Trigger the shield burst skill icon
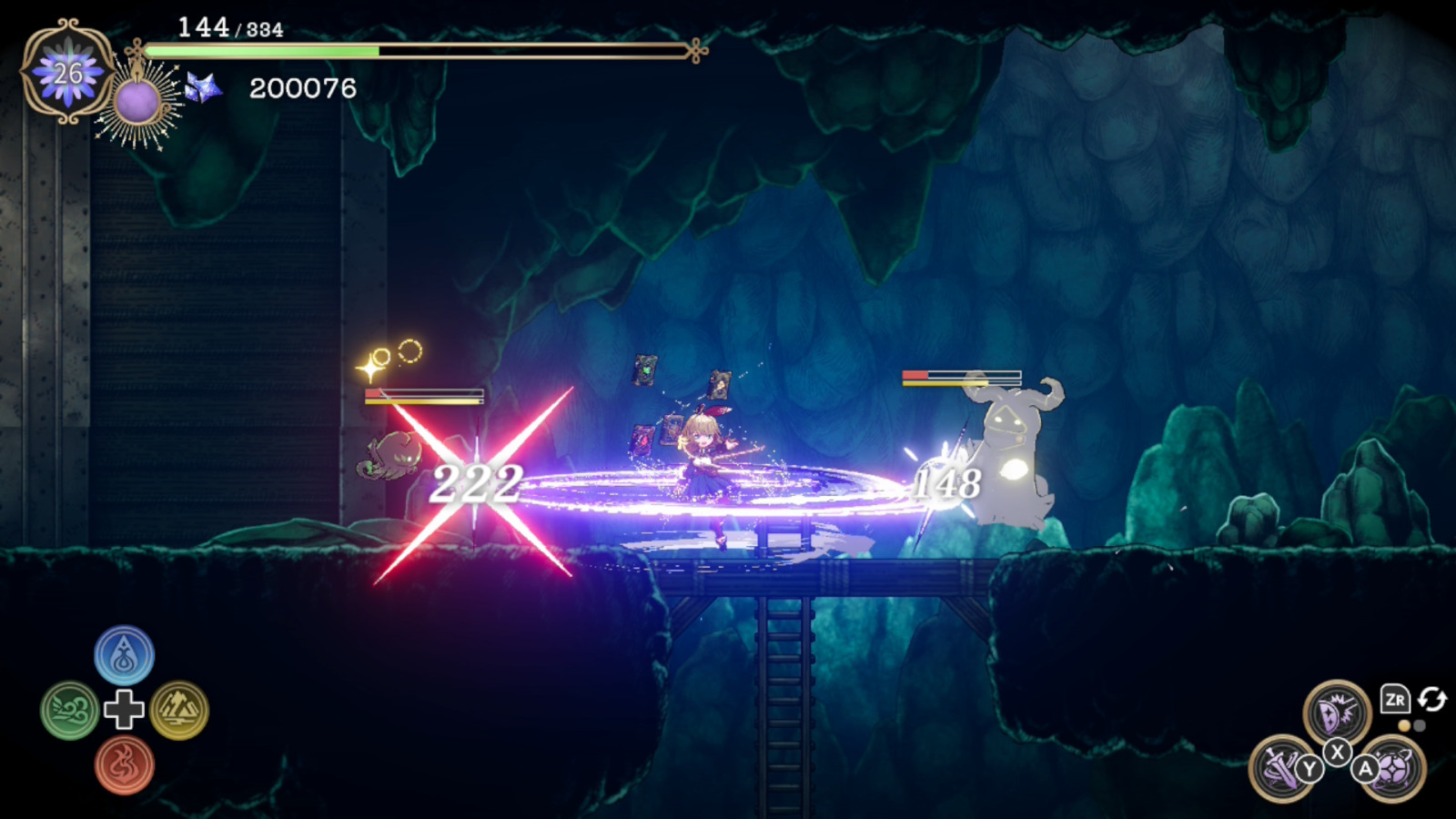The height and width of the screenshot is (819, 1456). click(x=1336, y=713)
